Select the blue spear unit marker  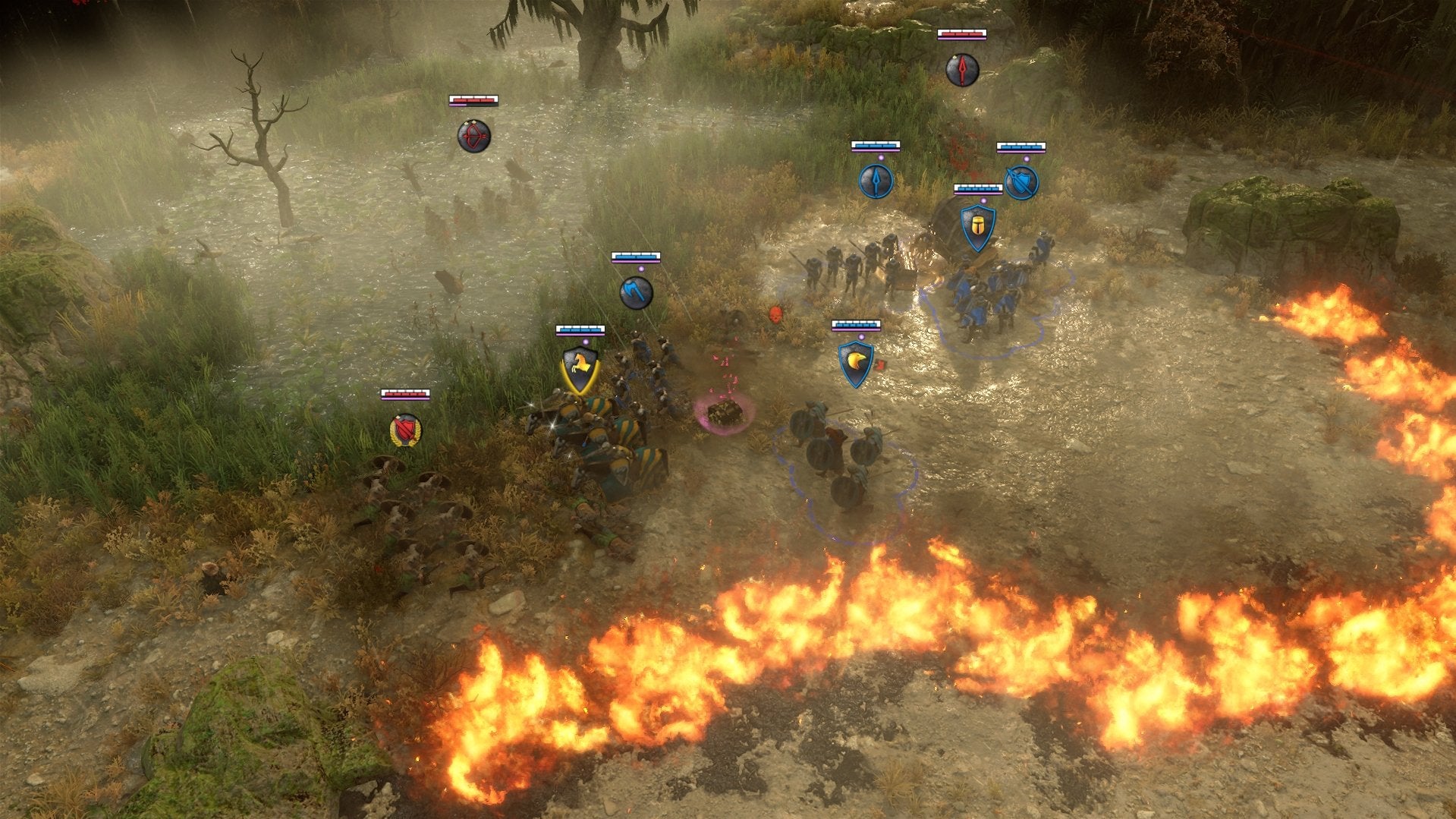click(x=876, y=182)
